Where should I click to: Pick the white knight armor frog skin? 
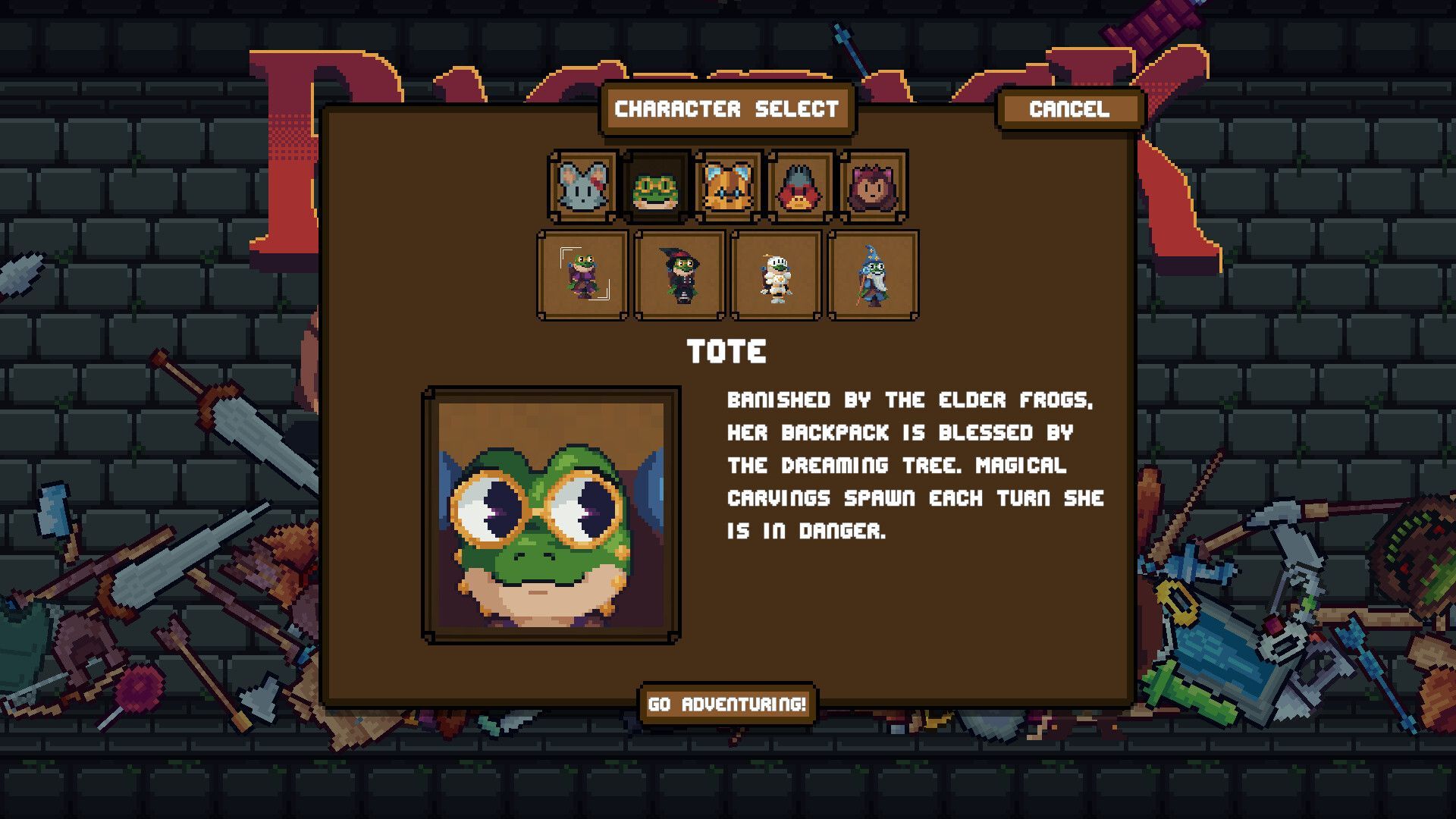coord(776,275)
